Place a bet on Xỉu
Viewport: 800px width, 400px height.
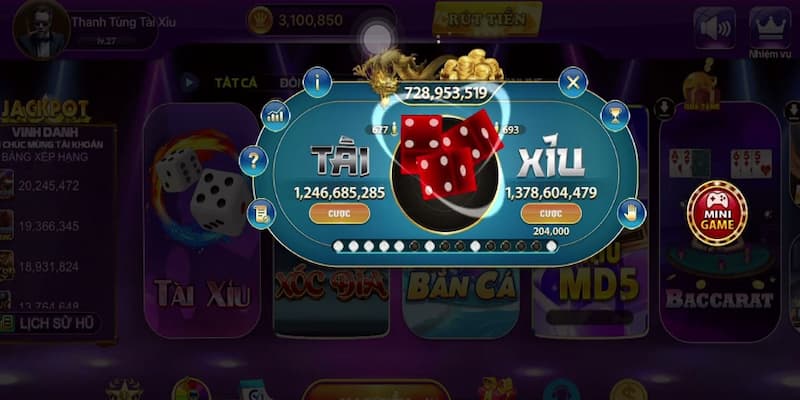tap(551, 213)
